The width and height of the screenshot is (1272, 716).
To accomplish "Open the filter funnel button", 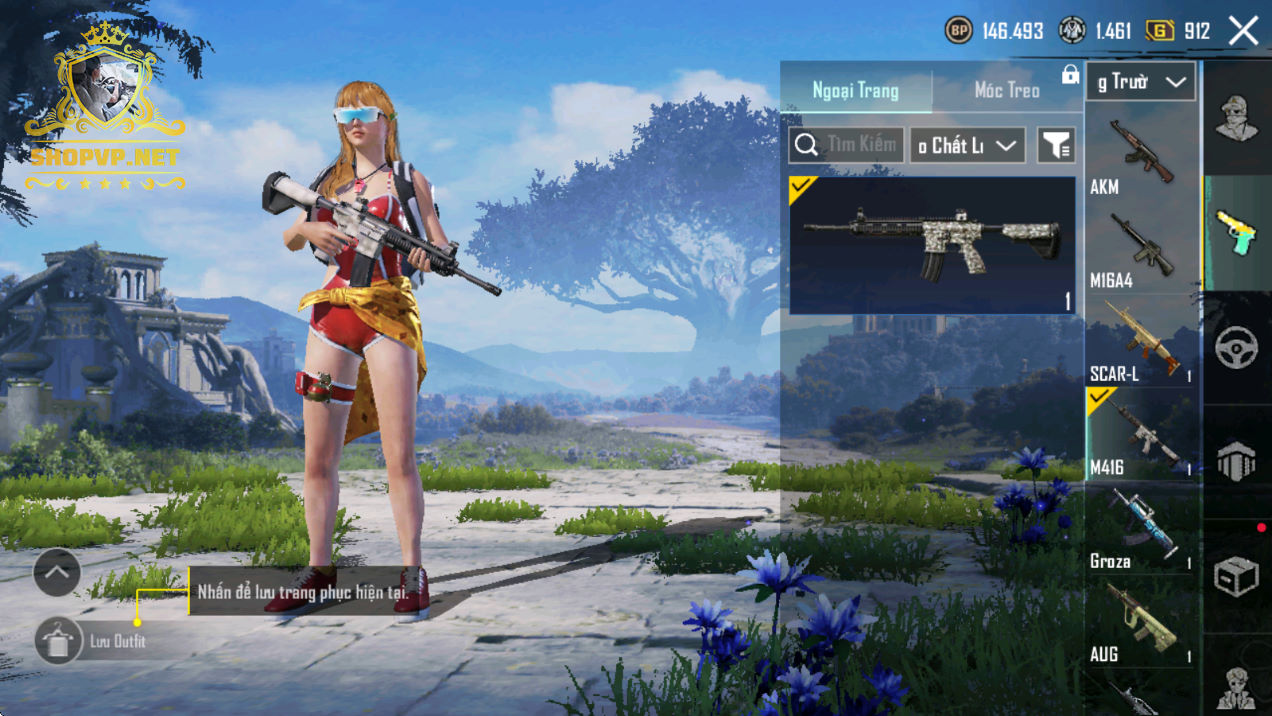I will click(1056, 146).
